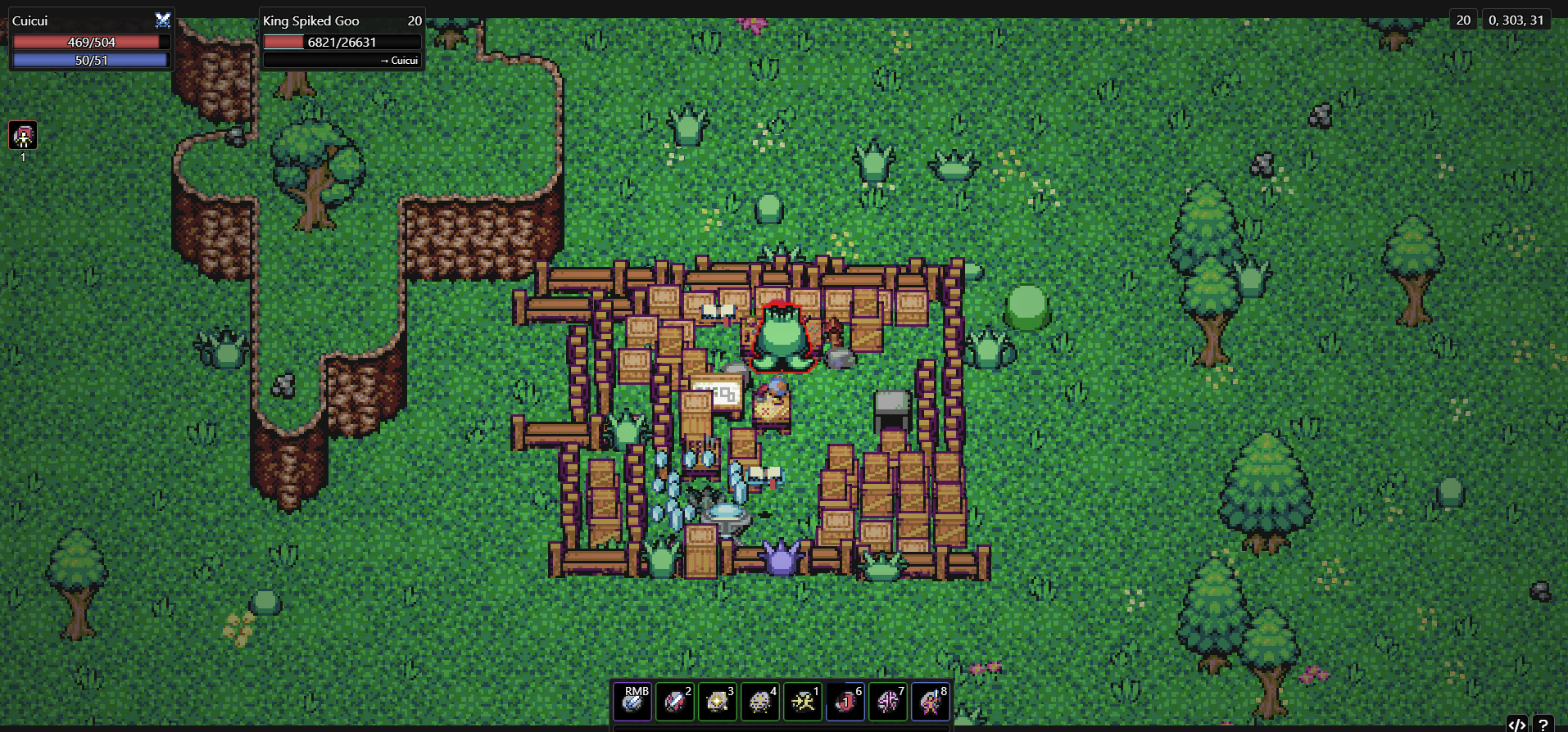
Task: Activate the RMB crystal attack skill
Action: coord(632,702)
